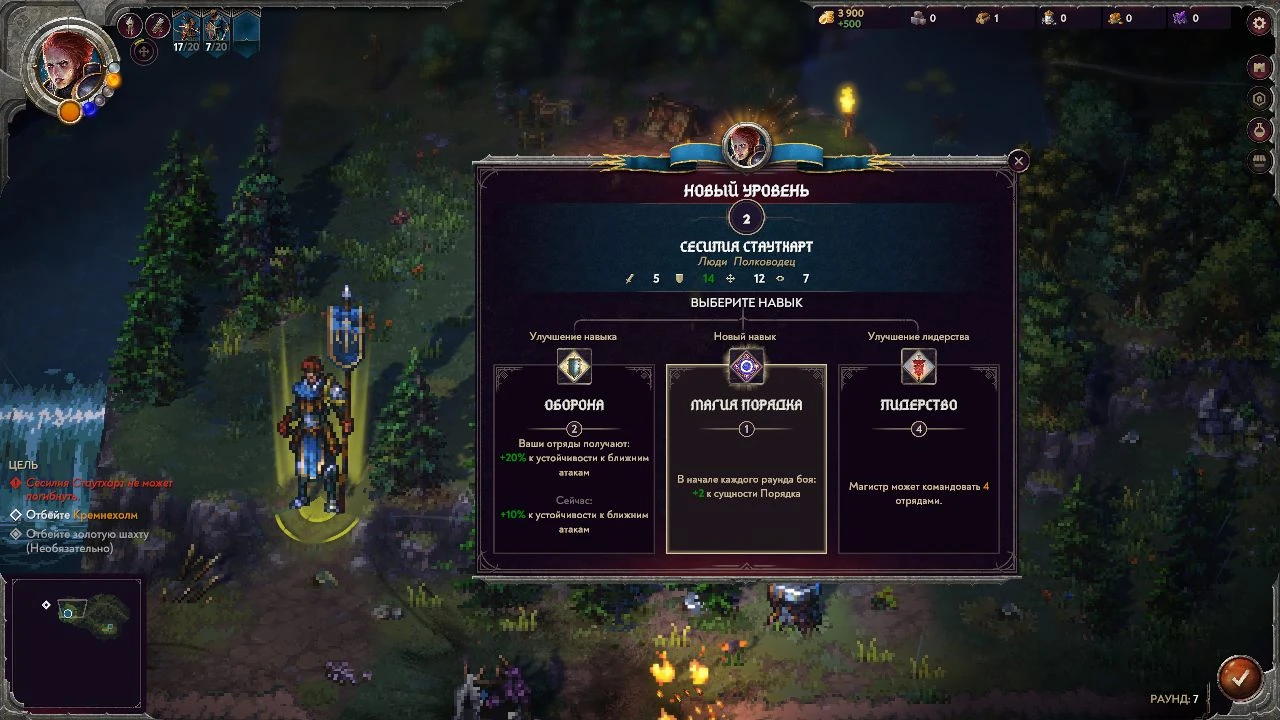Click the hero portrait medallion atop dialog
1280x720 pixels.
click(746, 147)
